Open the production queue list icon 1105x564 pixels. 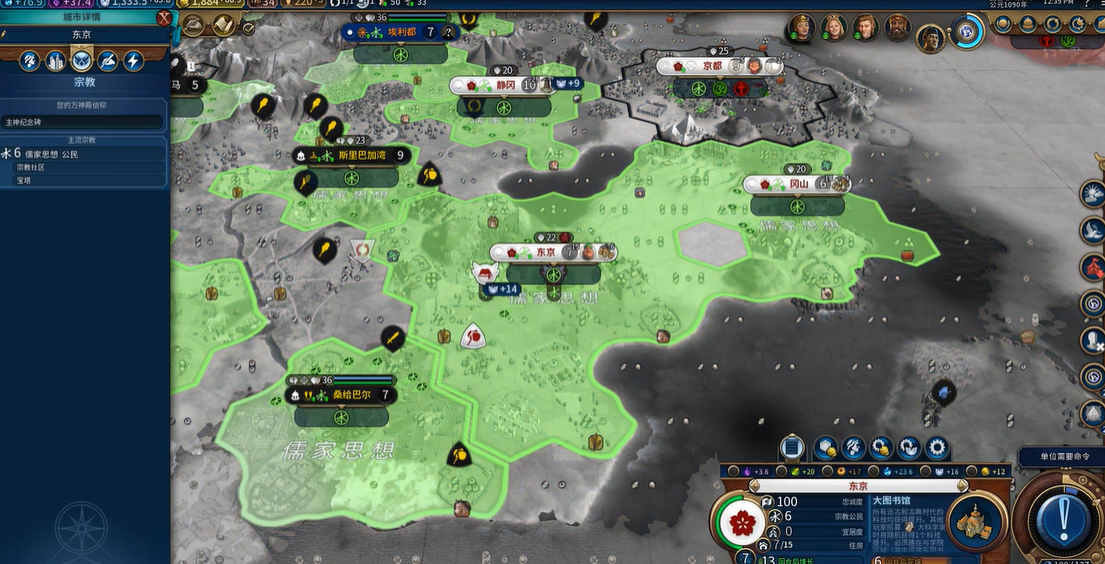(x=792, y=448)
